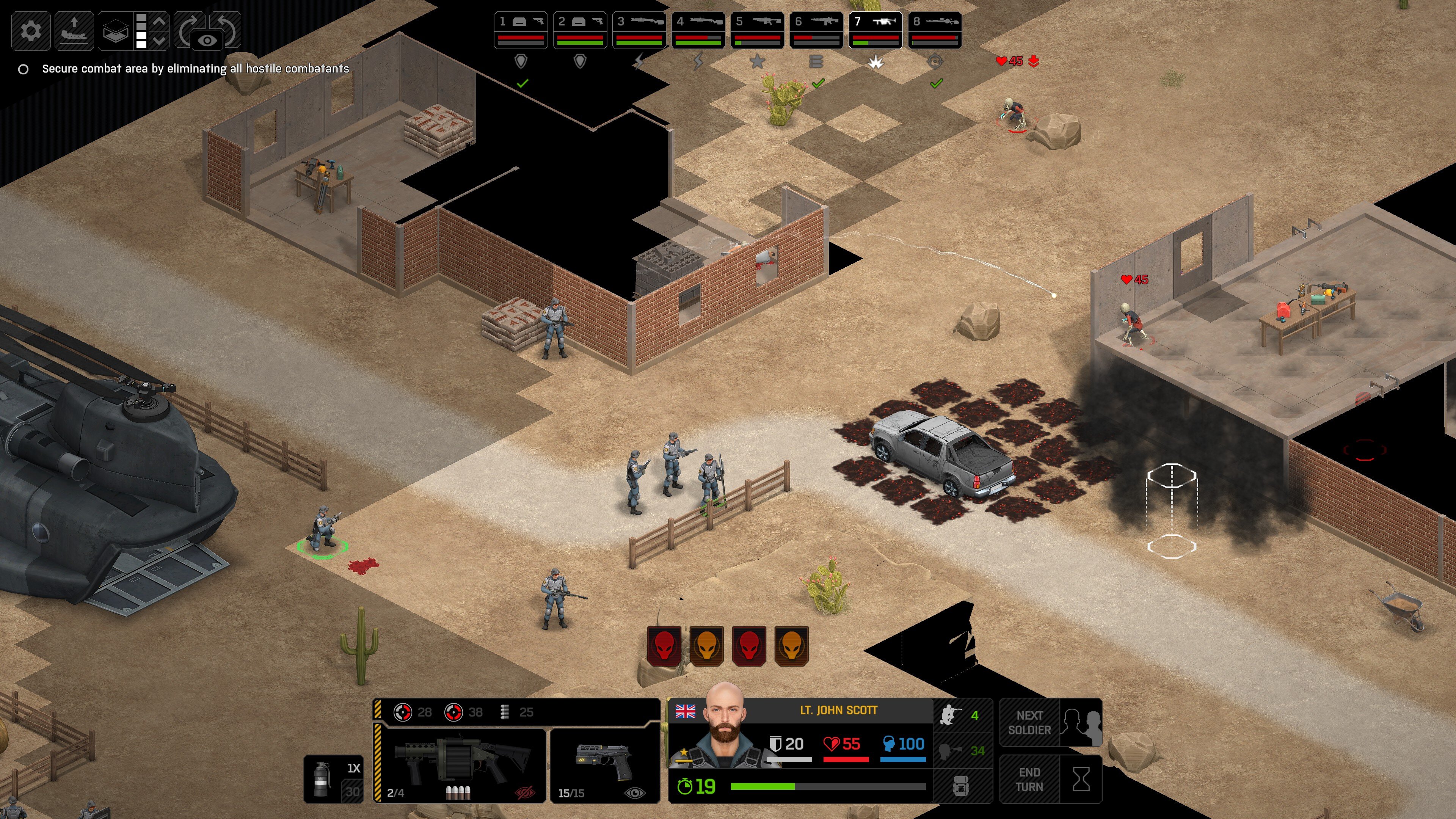Choose soldier 5 in the squad bar
This screenshot has width=1456, height=819.
coord(758,30)
